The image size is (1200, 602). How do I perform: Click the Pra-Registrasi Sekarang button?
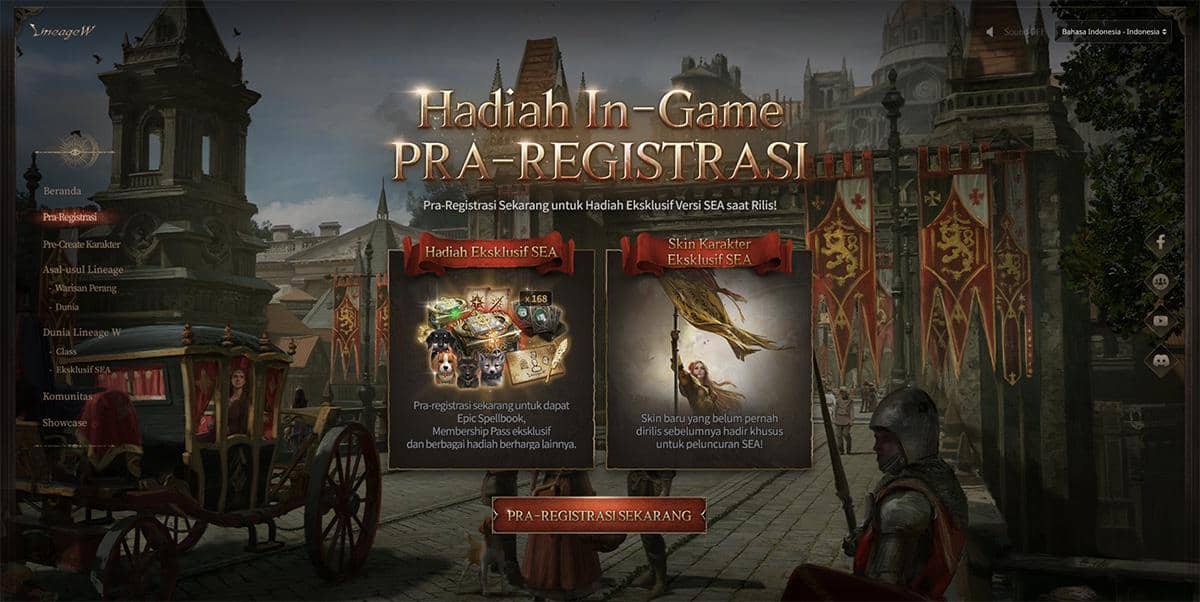[x=599, y=516]
